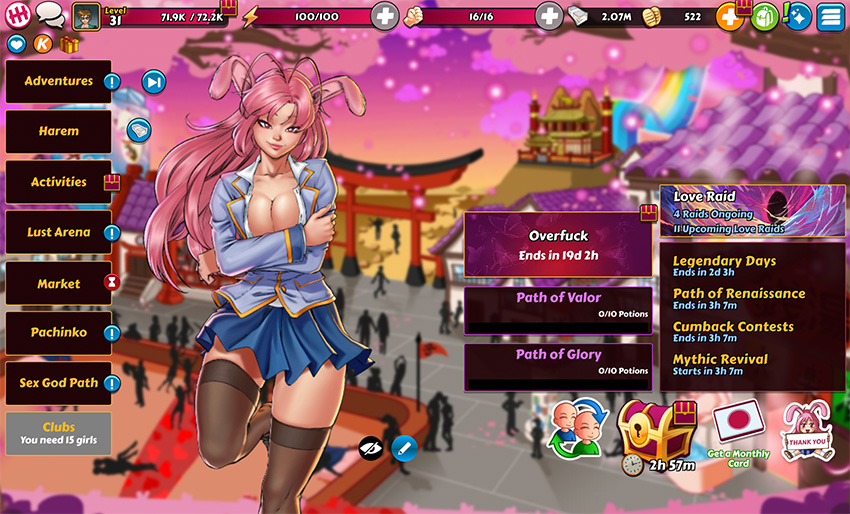Enter the Lust Arena
This screenshot has width=850, height=514.
click(58, 232)
